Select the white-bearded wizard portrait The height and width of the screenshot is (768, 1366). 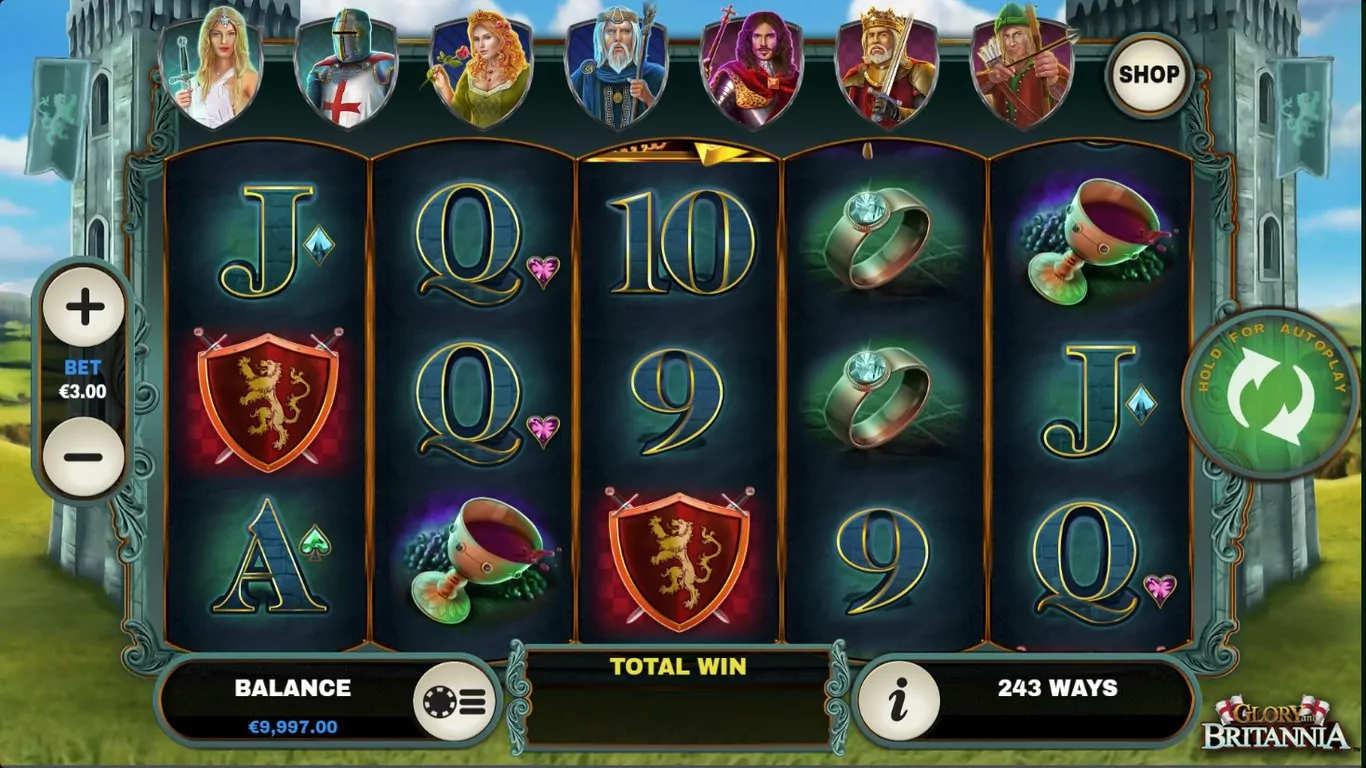tap(616, 72)
